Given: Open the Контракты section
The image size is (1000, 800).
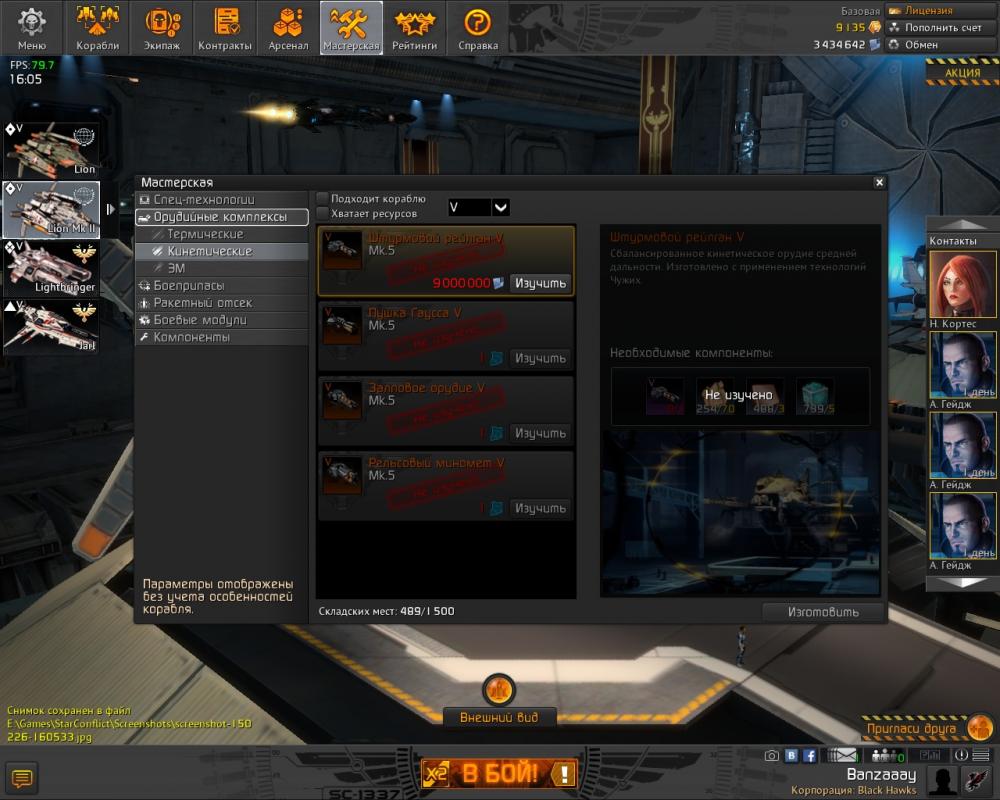Looking at the screenshot, I should [x=225, y=28].
